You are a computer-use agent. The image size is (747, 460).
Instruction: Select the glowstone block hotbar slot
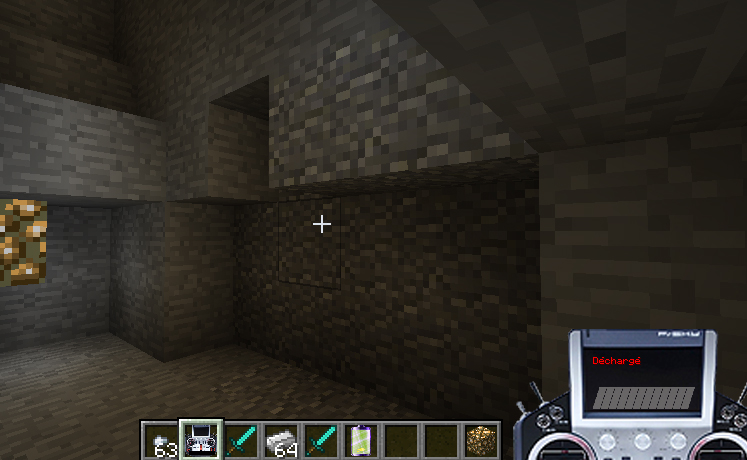(480, 440)
